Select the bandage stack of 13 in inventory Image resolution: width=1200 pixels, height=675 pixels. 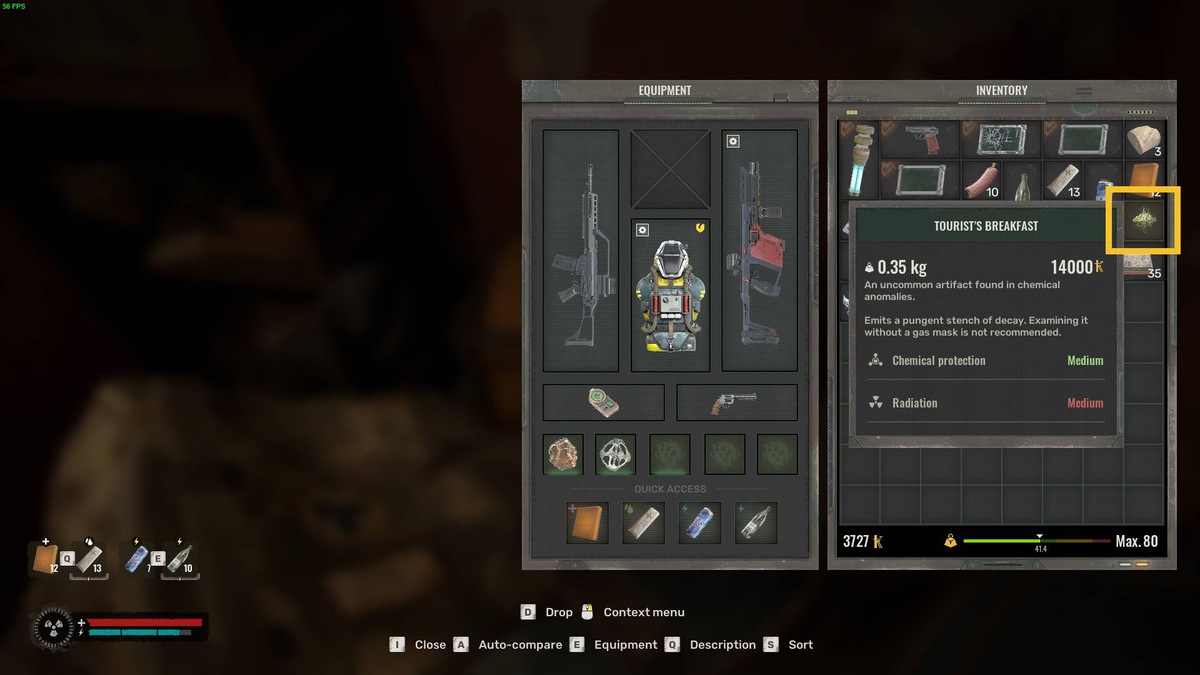1062,180
